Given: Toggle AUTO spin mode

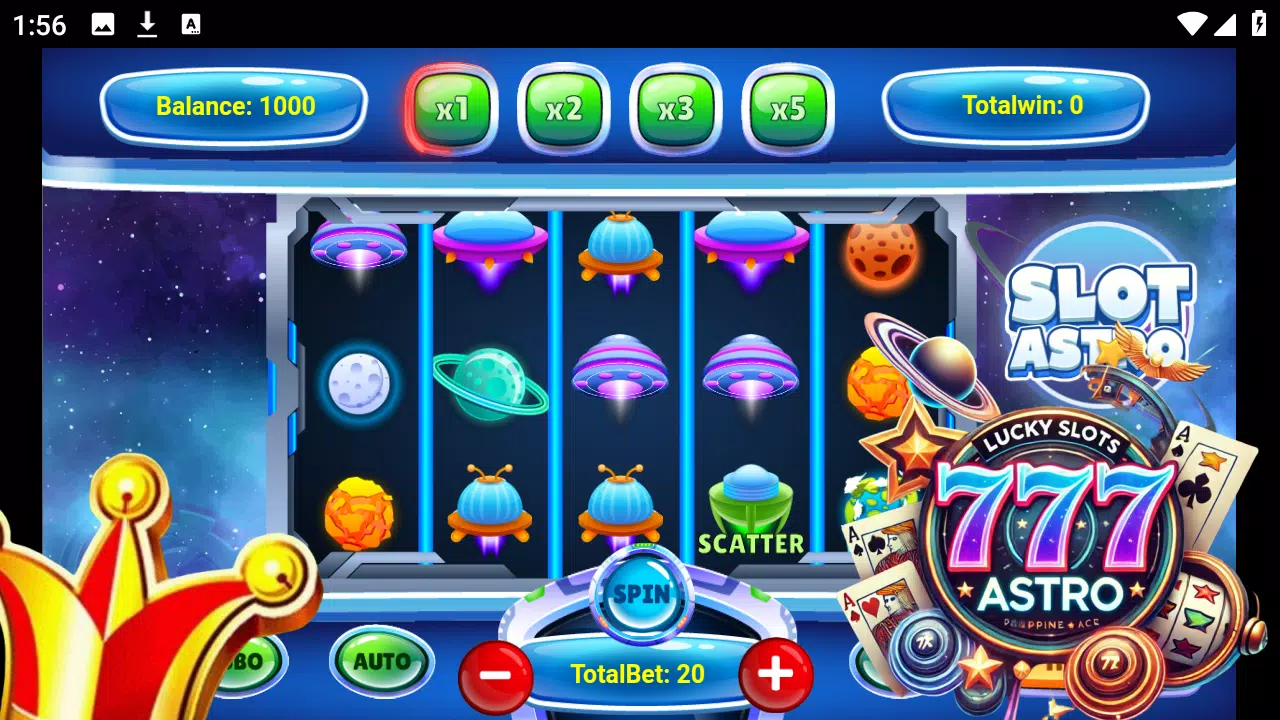Looking at the screenshot, I should tap(380, 661).
